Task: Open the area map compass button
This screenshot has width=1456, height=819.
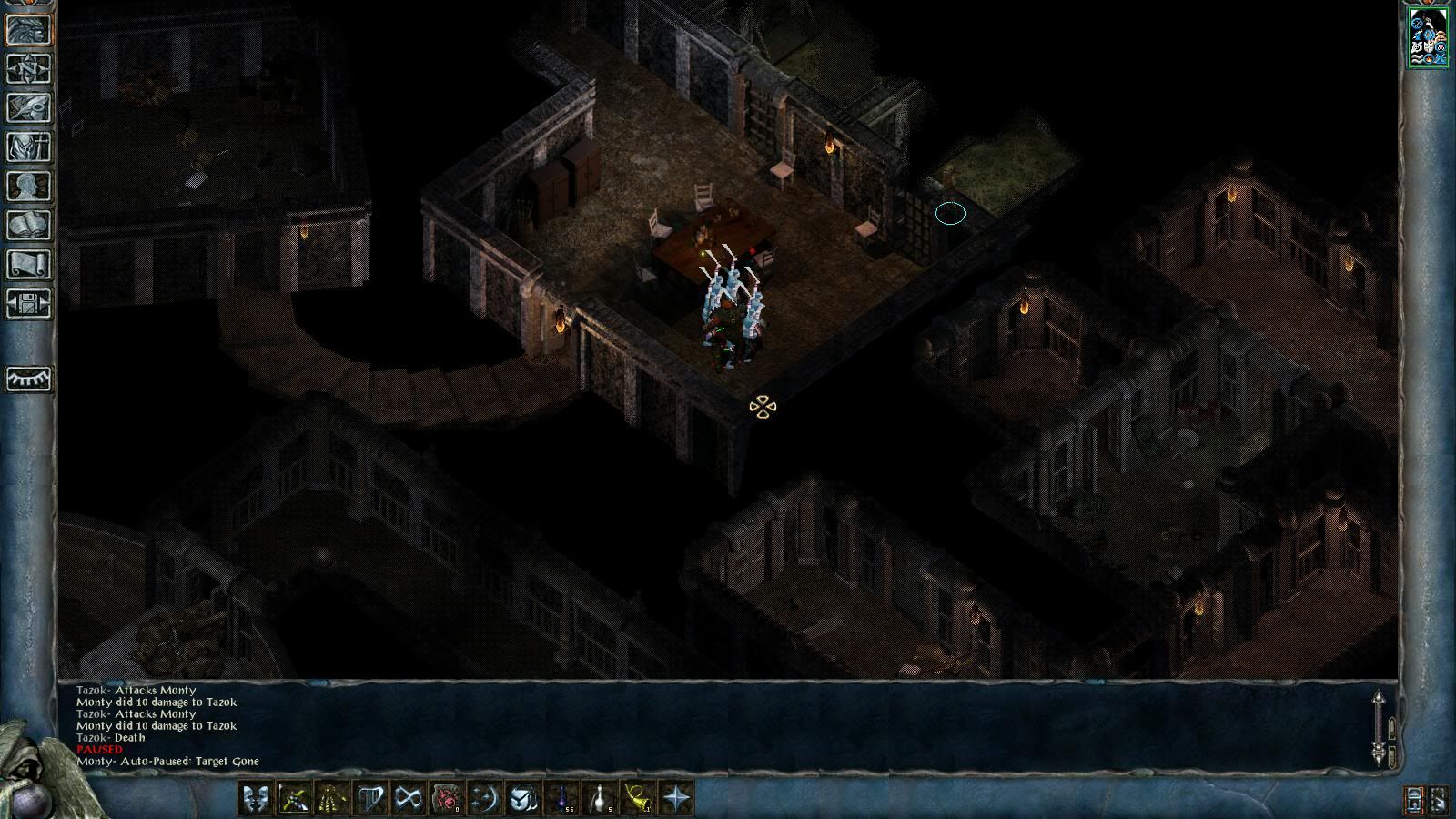Action: 28,68
